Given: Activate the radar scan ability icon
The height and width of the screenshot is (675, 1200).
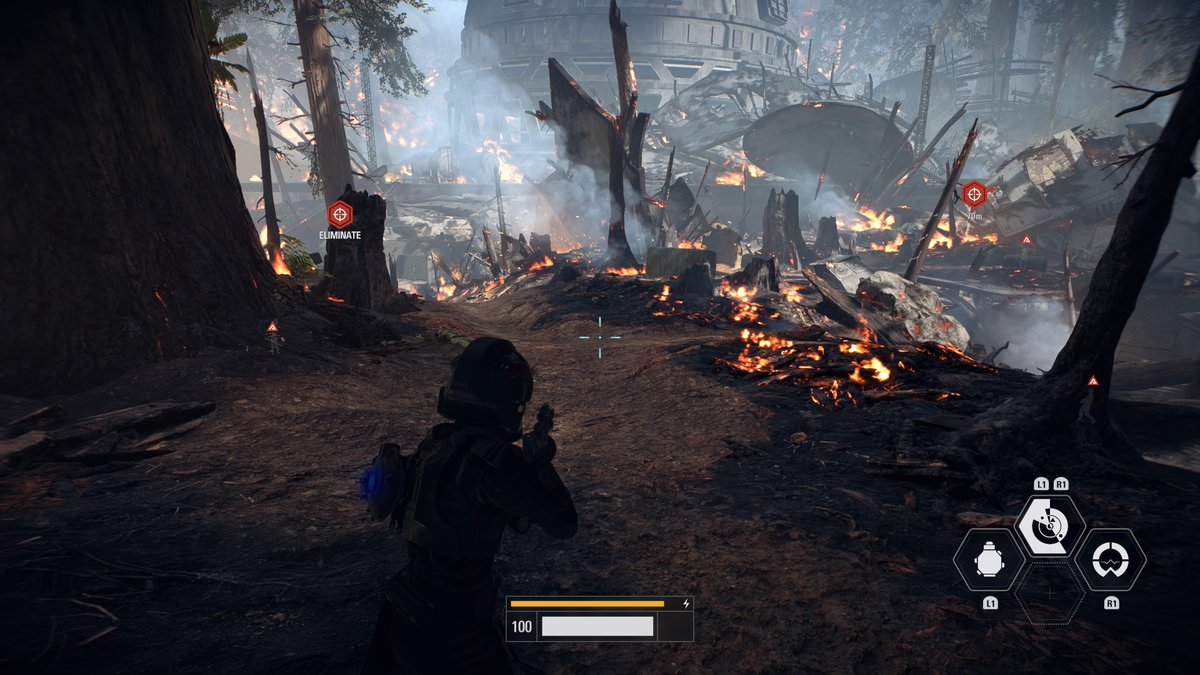Looking at the screenshot, I should [x=1050, y=527].
